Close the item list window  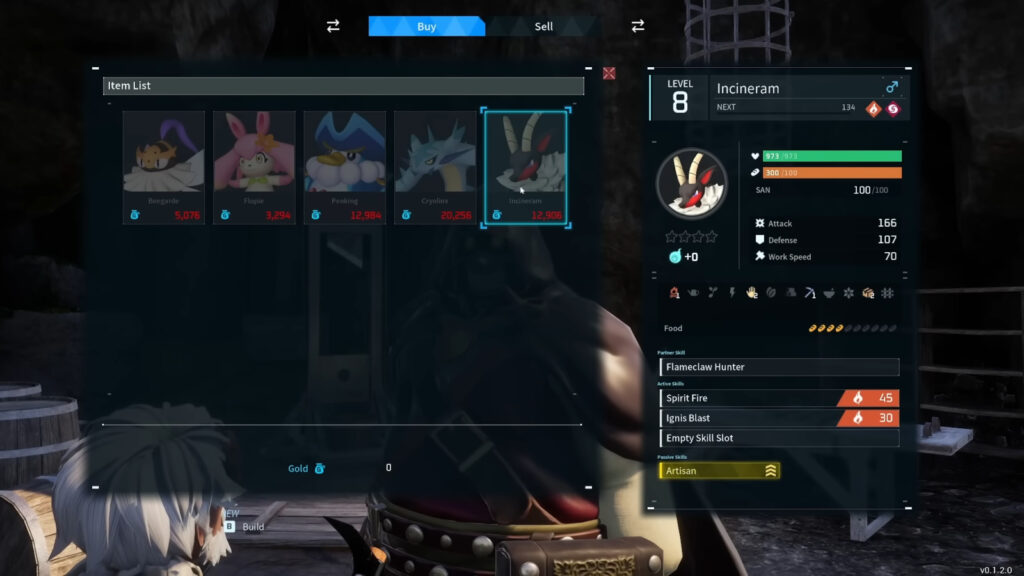tap(609, 73)
